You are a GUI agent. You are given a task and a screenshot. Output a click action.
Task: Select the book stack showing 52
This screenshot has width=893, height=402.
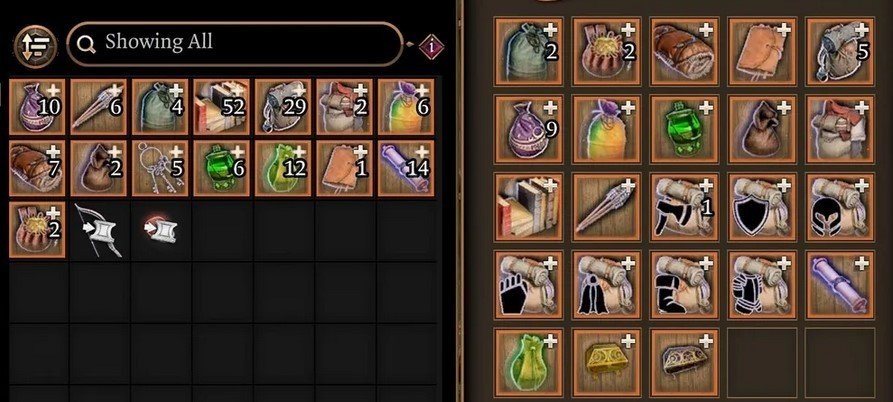coord(222,106)
